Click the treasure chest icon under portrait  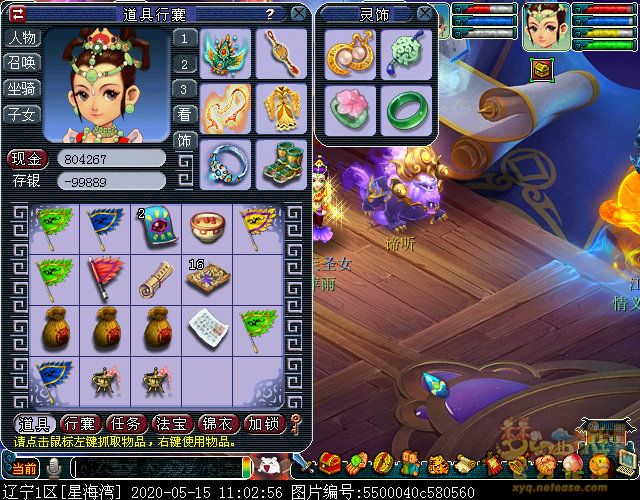coord(544,68)
